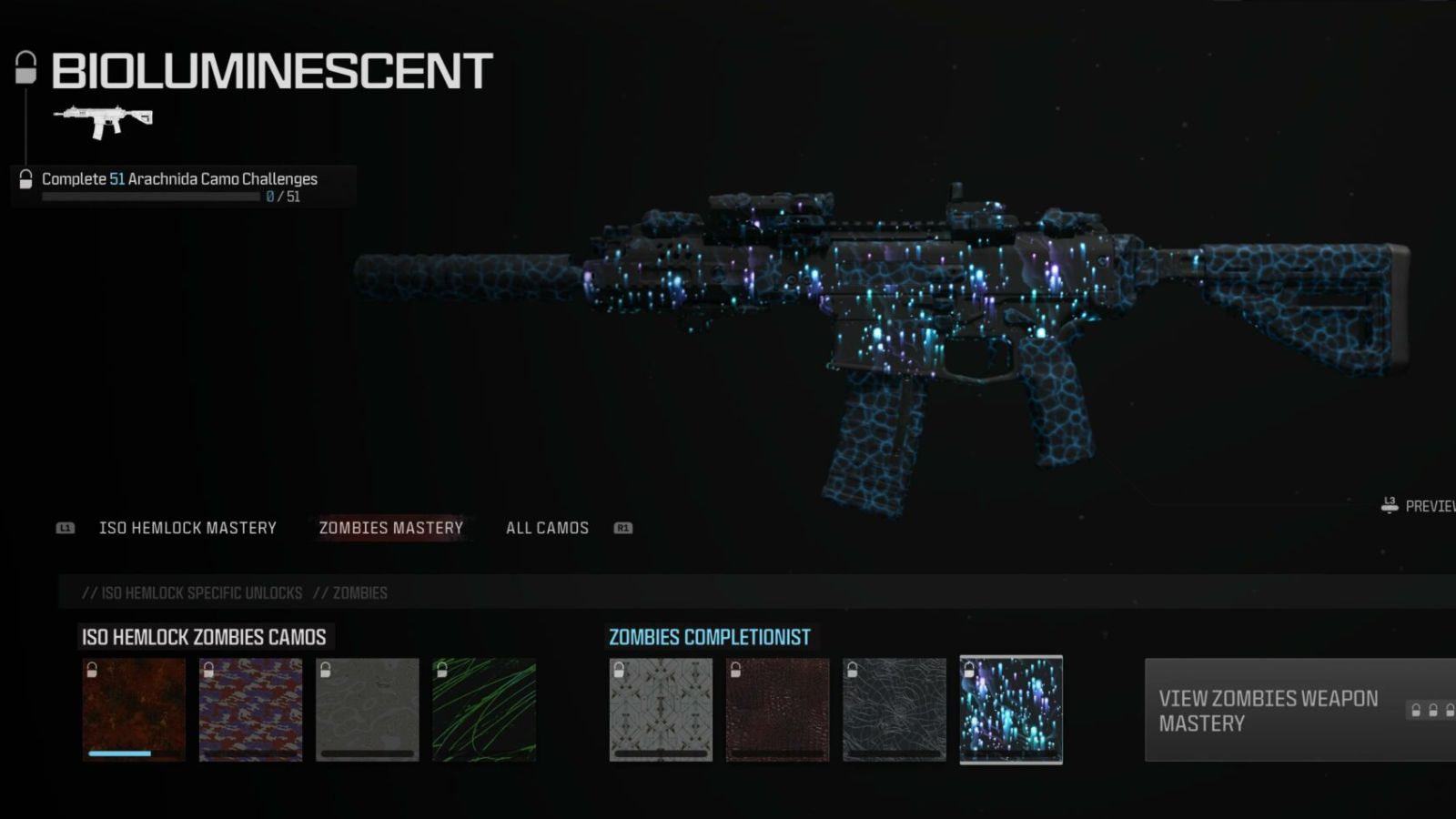Click the L1 shoulder button icon
The height and width of the screenshot is (819, 1456).
coord(65,528)
